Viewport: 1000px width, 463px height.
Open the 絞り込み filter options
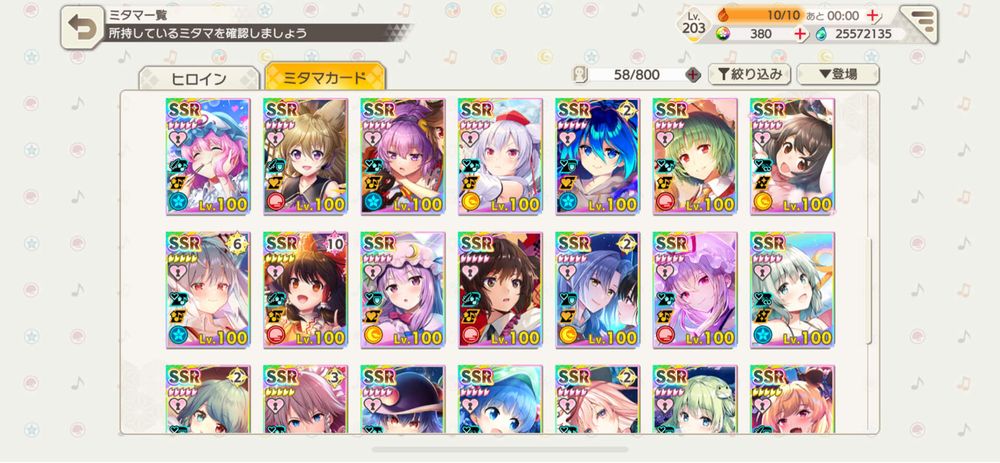click(750, 74)
